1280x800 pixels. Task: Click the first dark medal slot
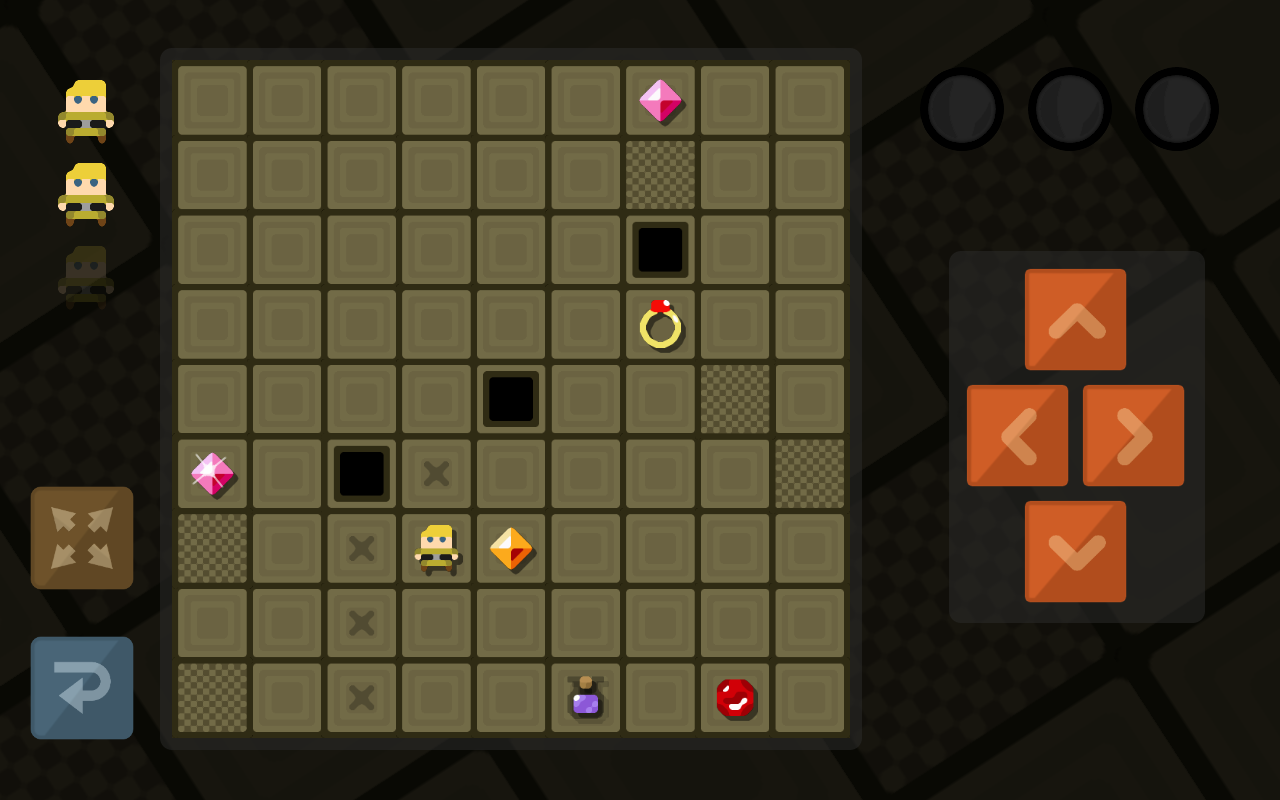click(963, 108)
